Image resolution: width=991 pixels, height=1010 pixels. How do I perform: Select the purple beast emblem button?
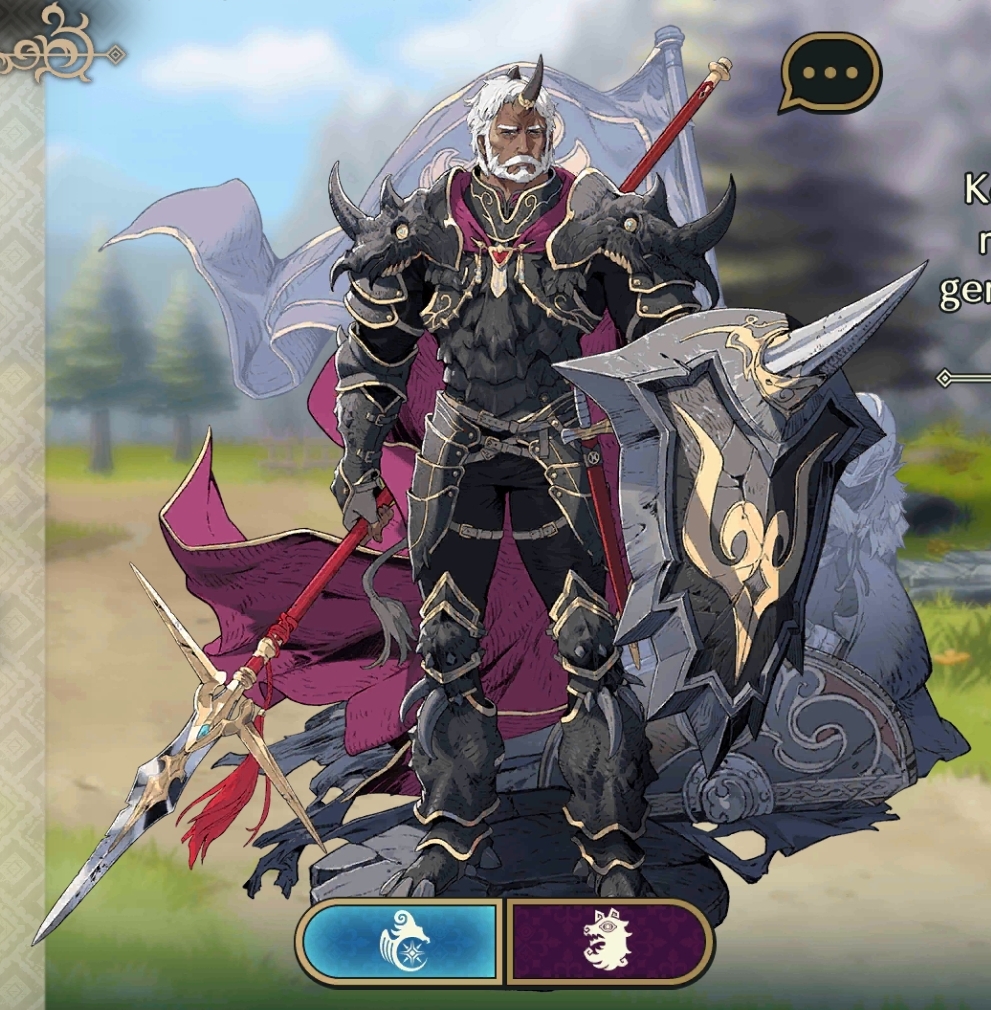[x=608, y=942]
